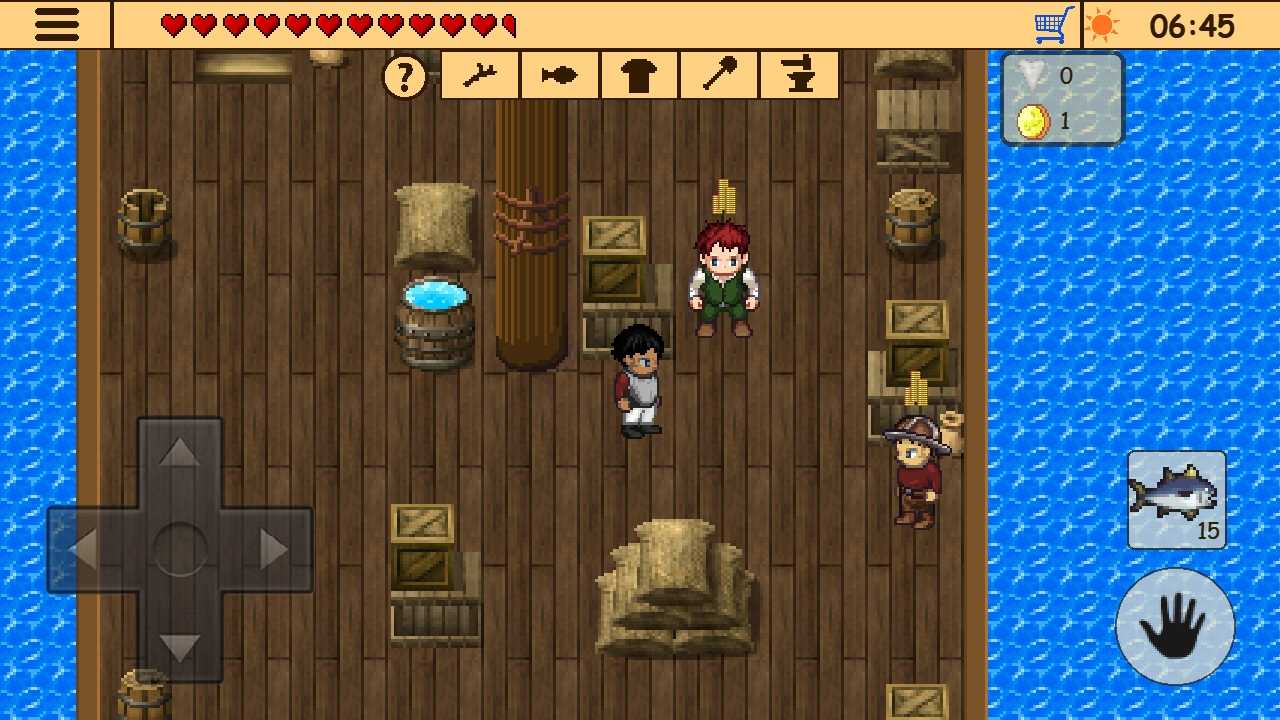Open the tools crafting category
The height and width of the screenshot is (720, 1280).
pos(478,75)
